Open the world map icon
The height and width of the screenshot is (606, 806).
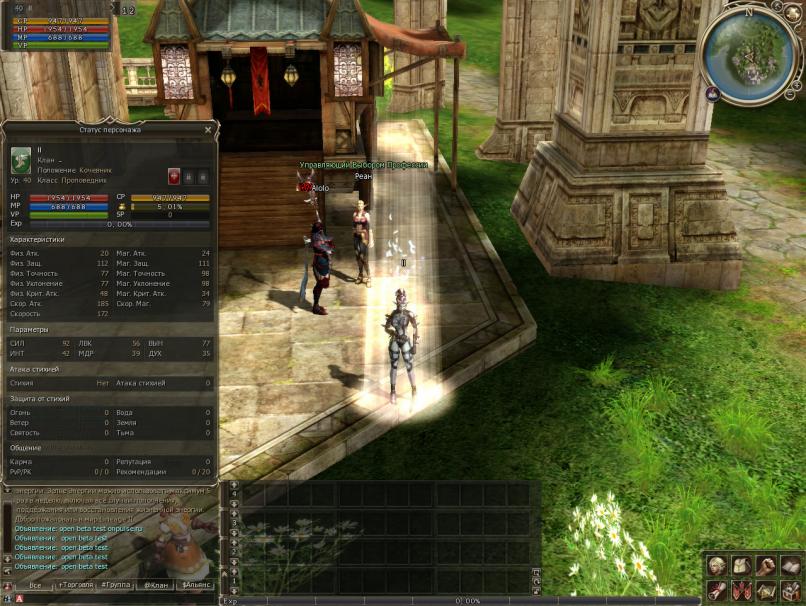tap(765, 590)
